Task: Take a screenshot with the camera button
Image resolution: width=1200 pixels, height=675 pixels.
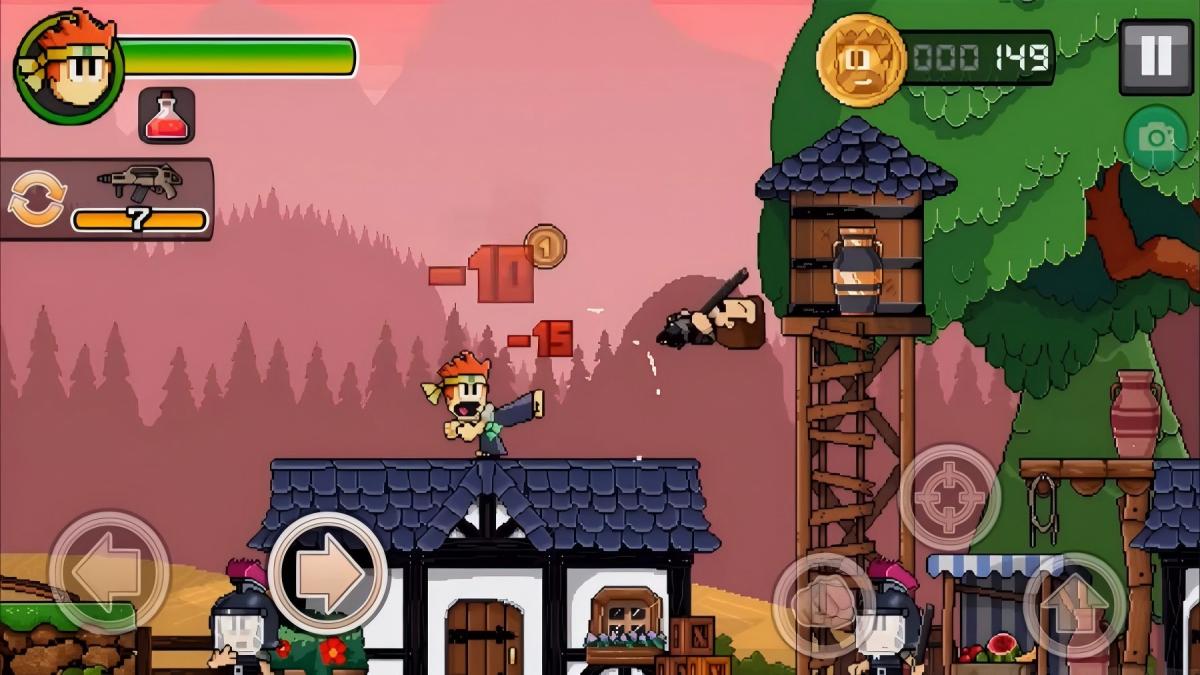Action: 1155,137
